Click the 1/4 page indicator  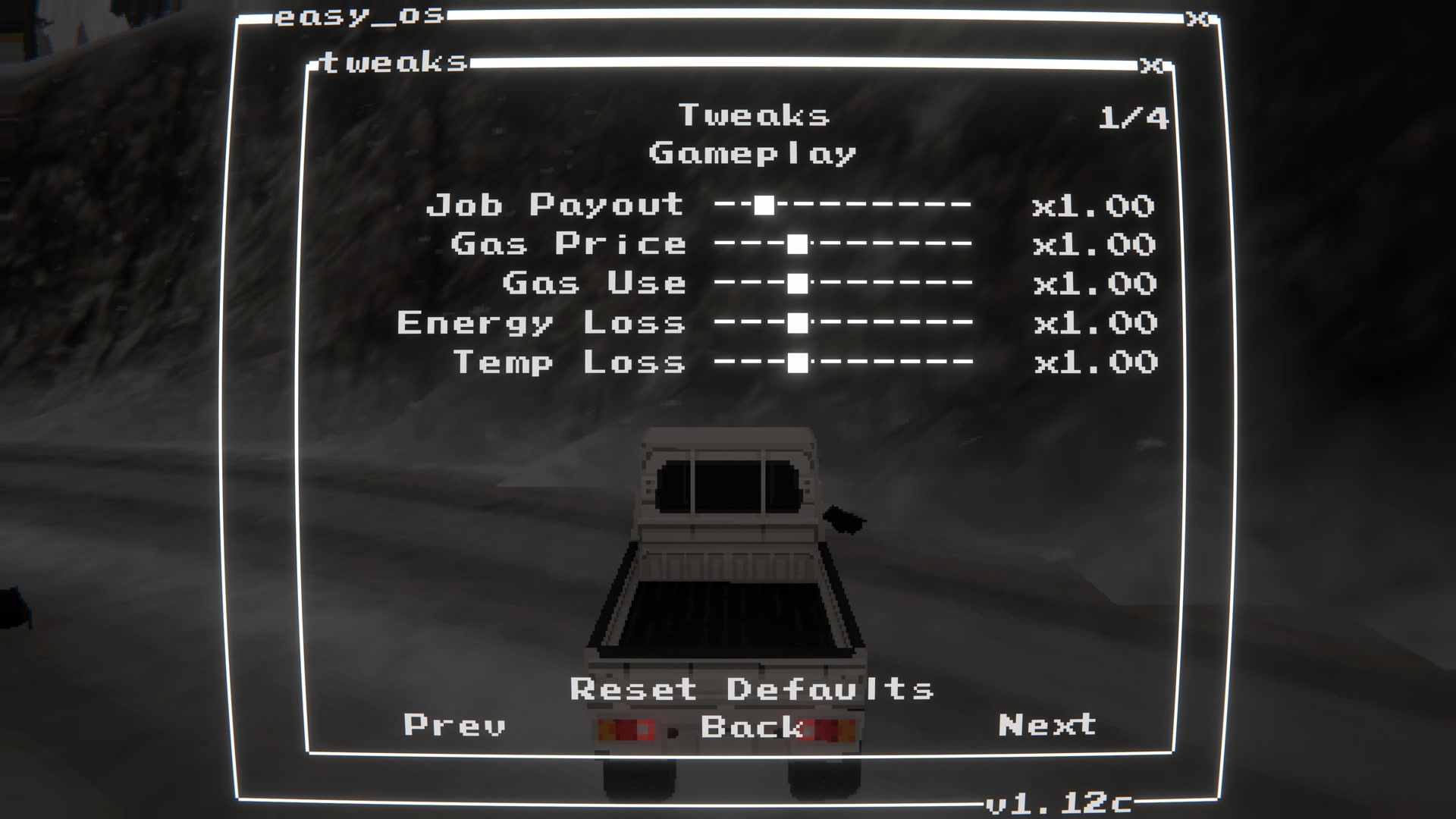1134,115
